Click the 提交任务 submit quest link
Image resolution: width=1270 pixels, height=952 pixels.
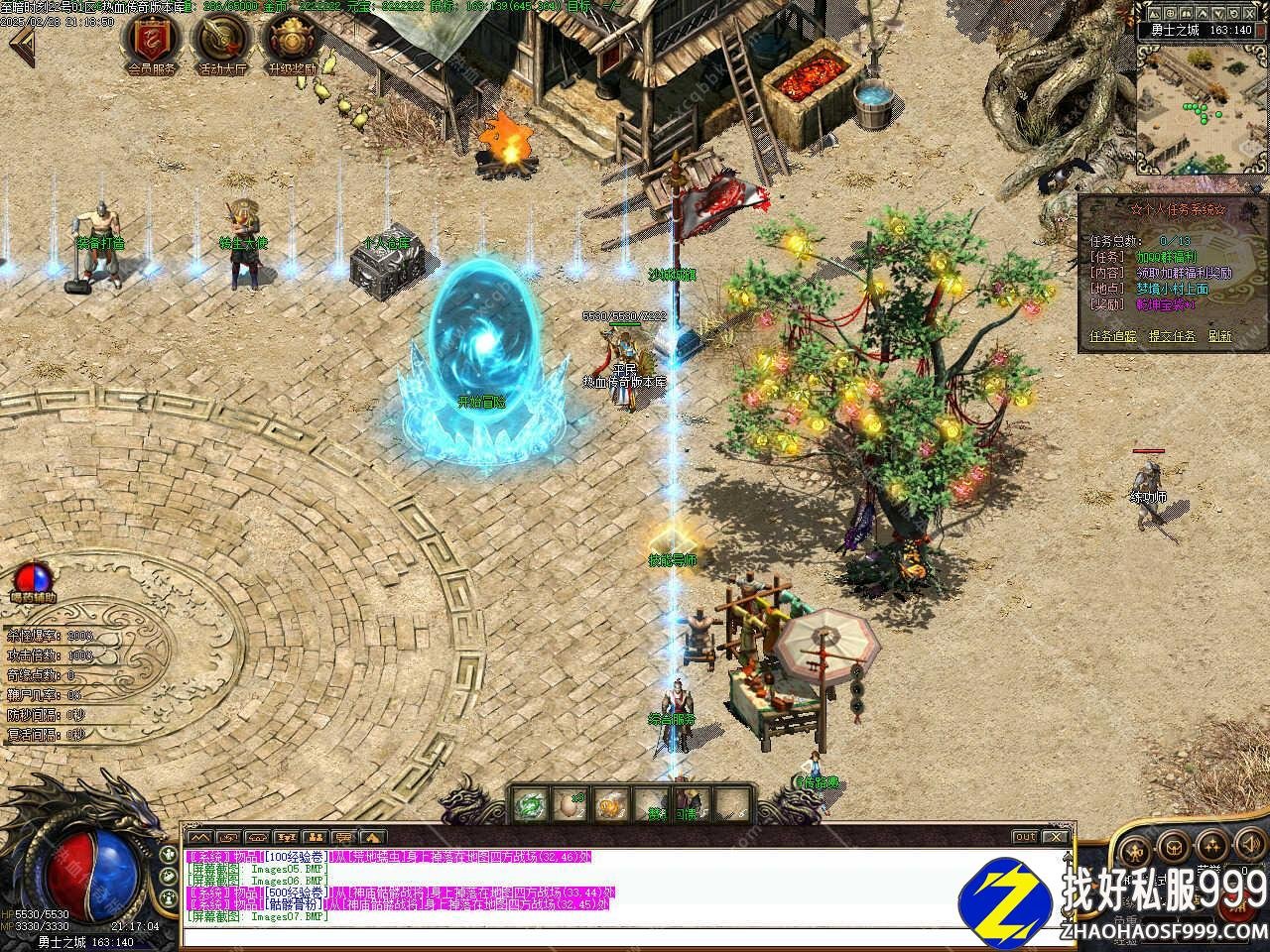pos(1171,337)
